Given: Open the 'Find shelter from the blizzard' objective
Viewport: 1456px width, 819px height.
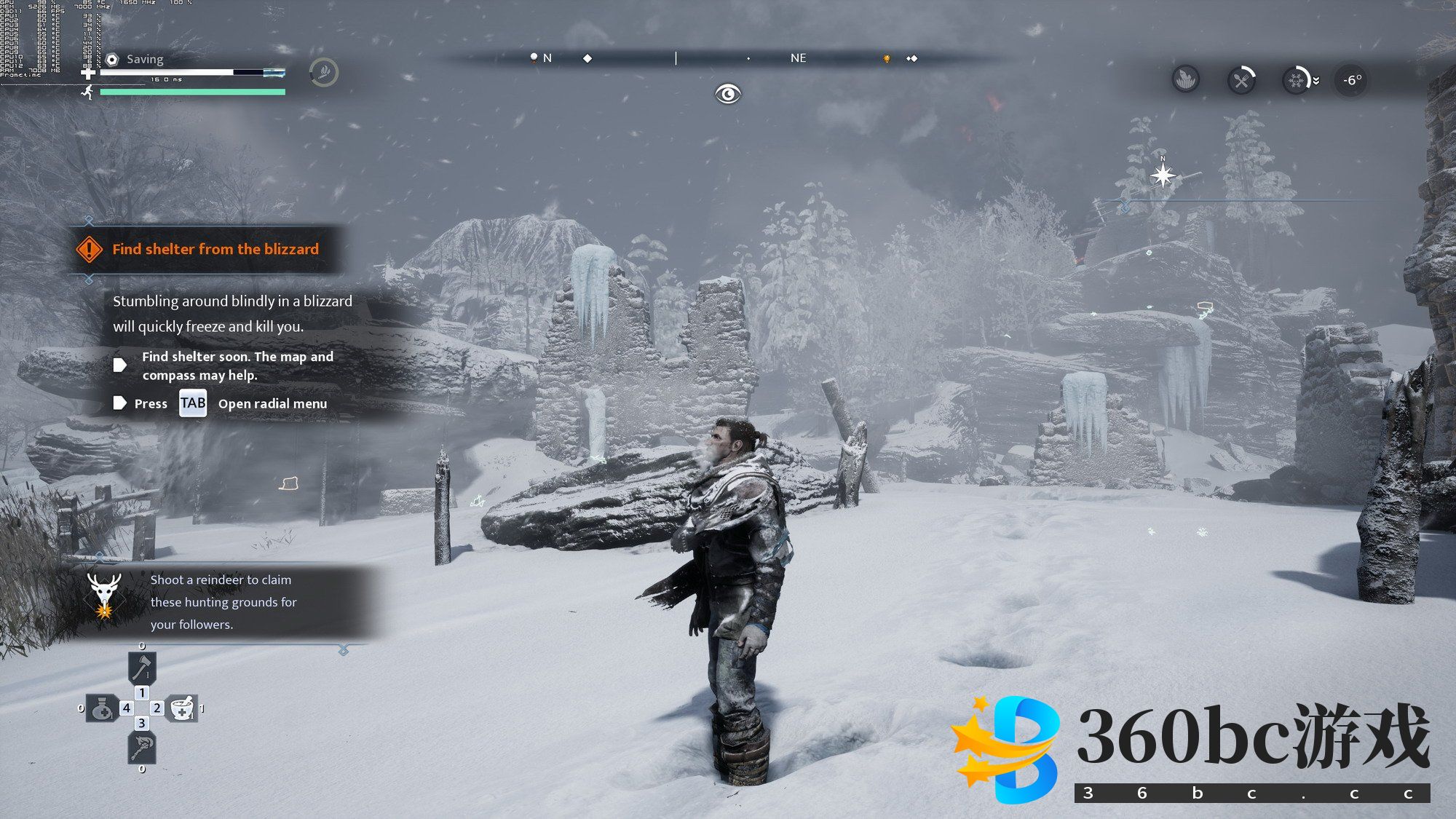Looking at the screenshot, I should coord(215,249).
